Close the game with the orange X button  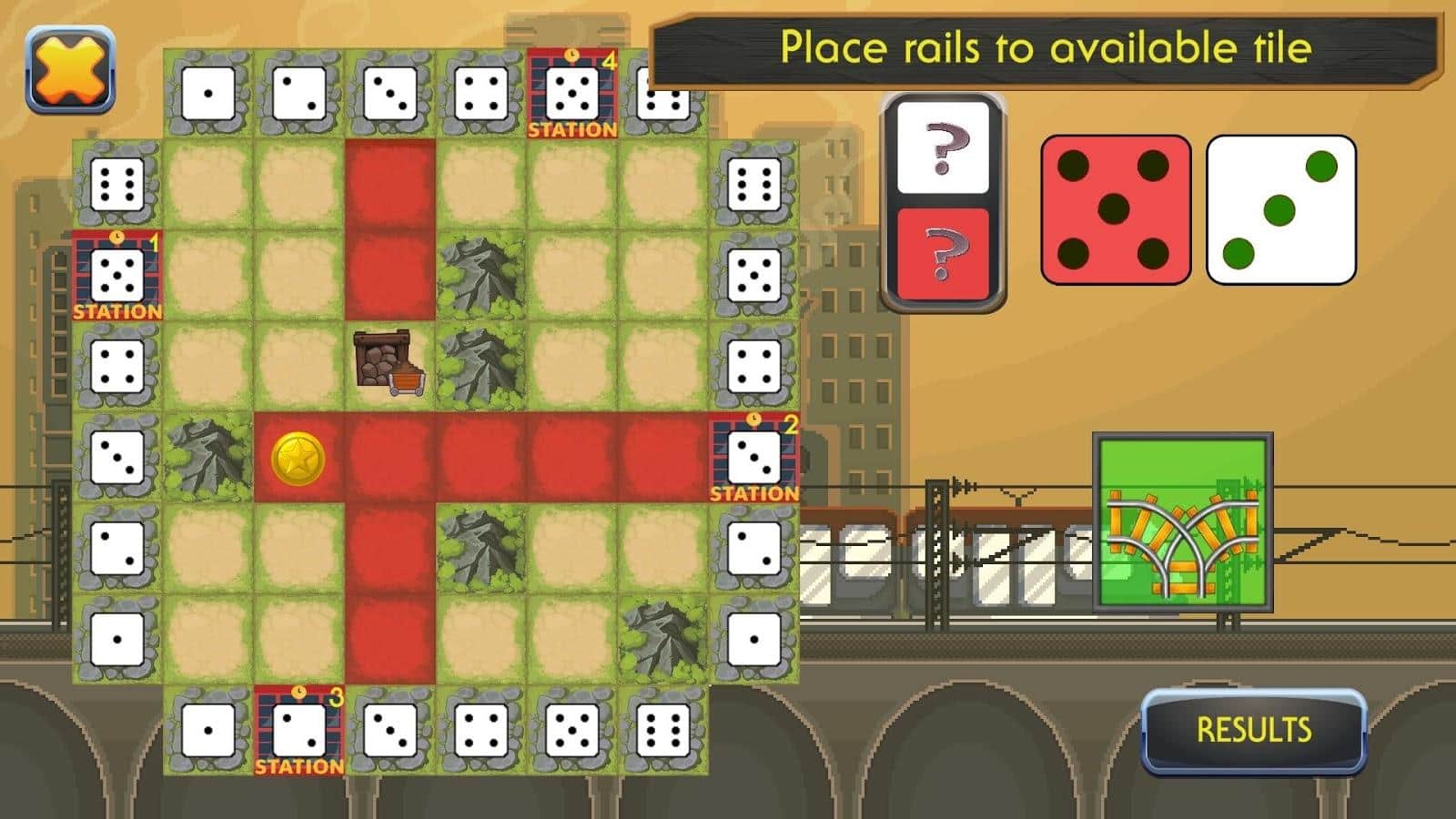pos(70,70)
